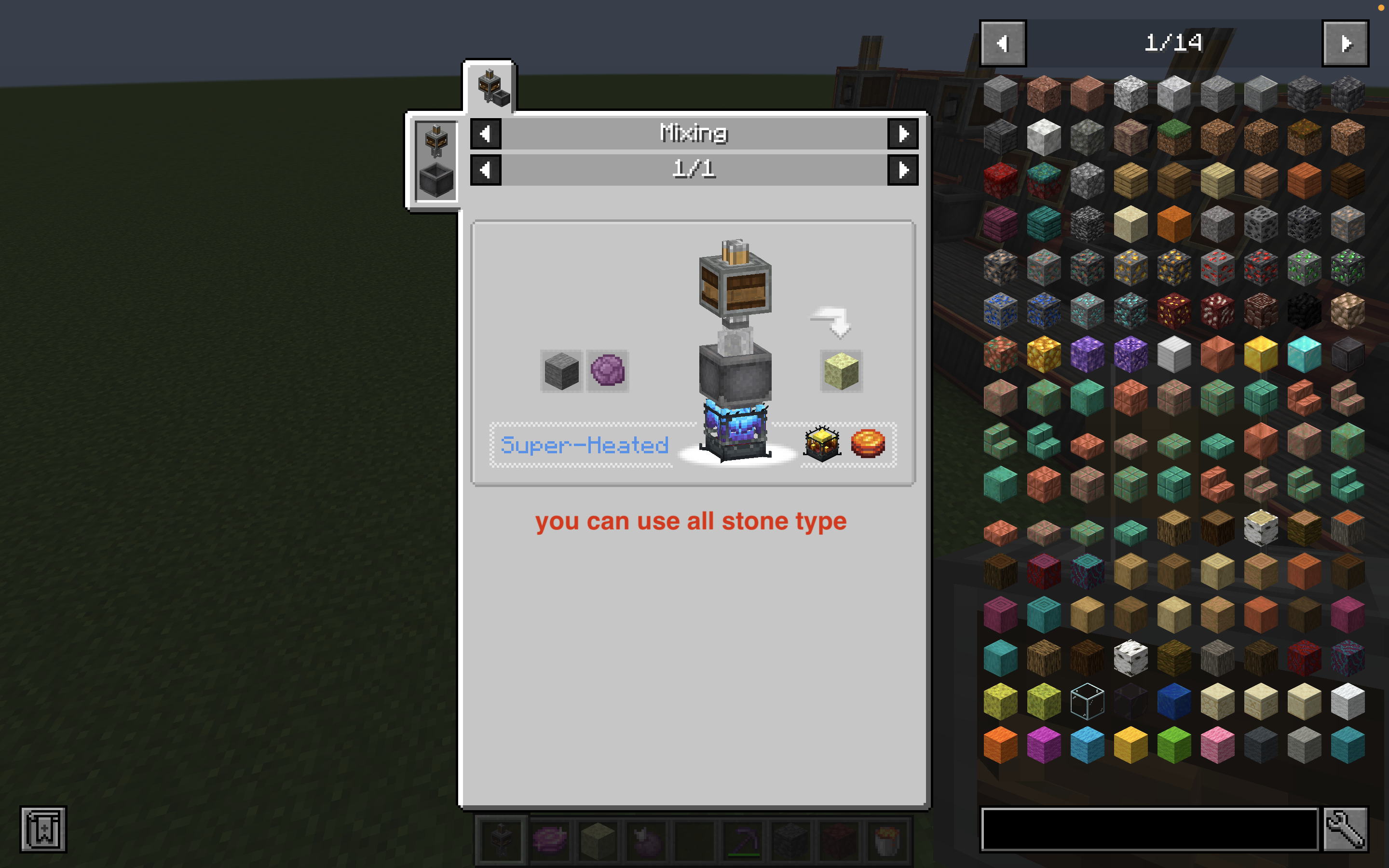Click the Super-Heated requirement label

point(585,443)
